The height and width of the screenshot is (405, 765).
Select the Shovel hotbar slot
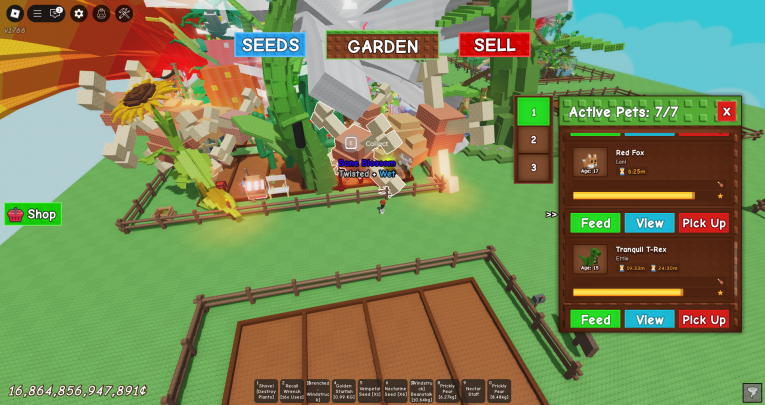266,390
